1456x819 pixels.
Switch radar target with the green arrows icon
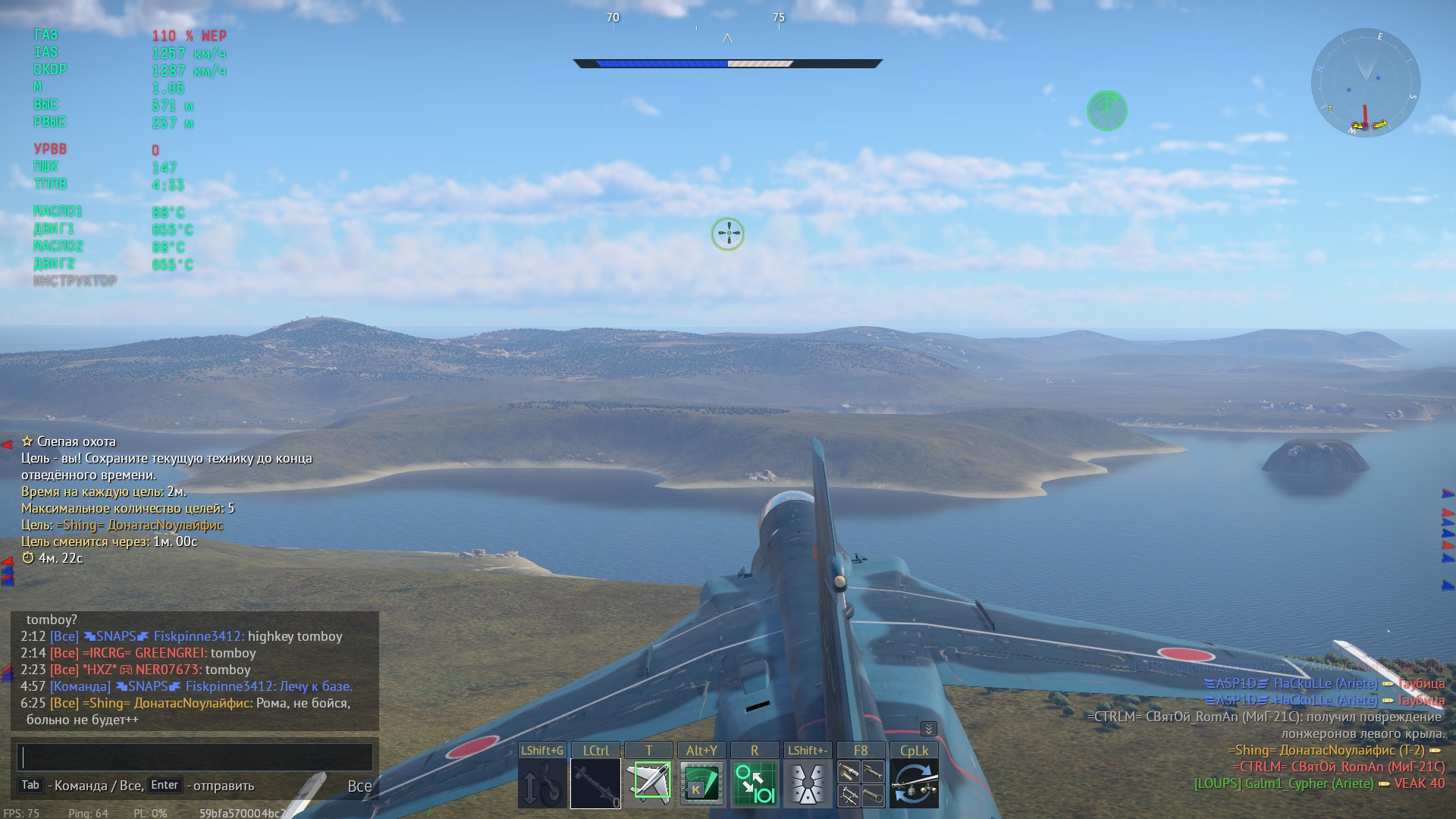(755, 784)
